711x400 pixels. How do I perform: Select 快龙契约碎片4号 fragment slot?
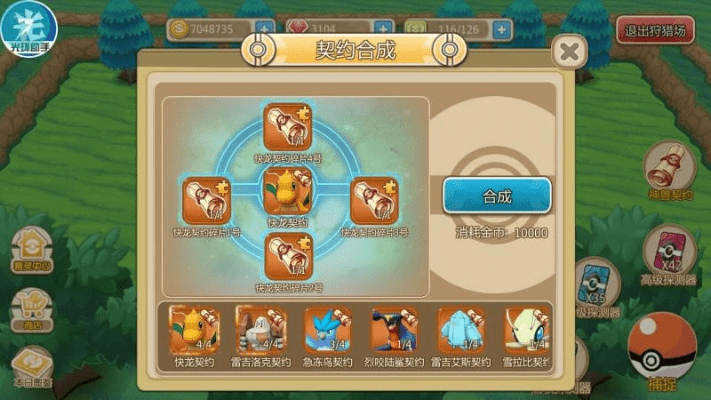(288, 128)
